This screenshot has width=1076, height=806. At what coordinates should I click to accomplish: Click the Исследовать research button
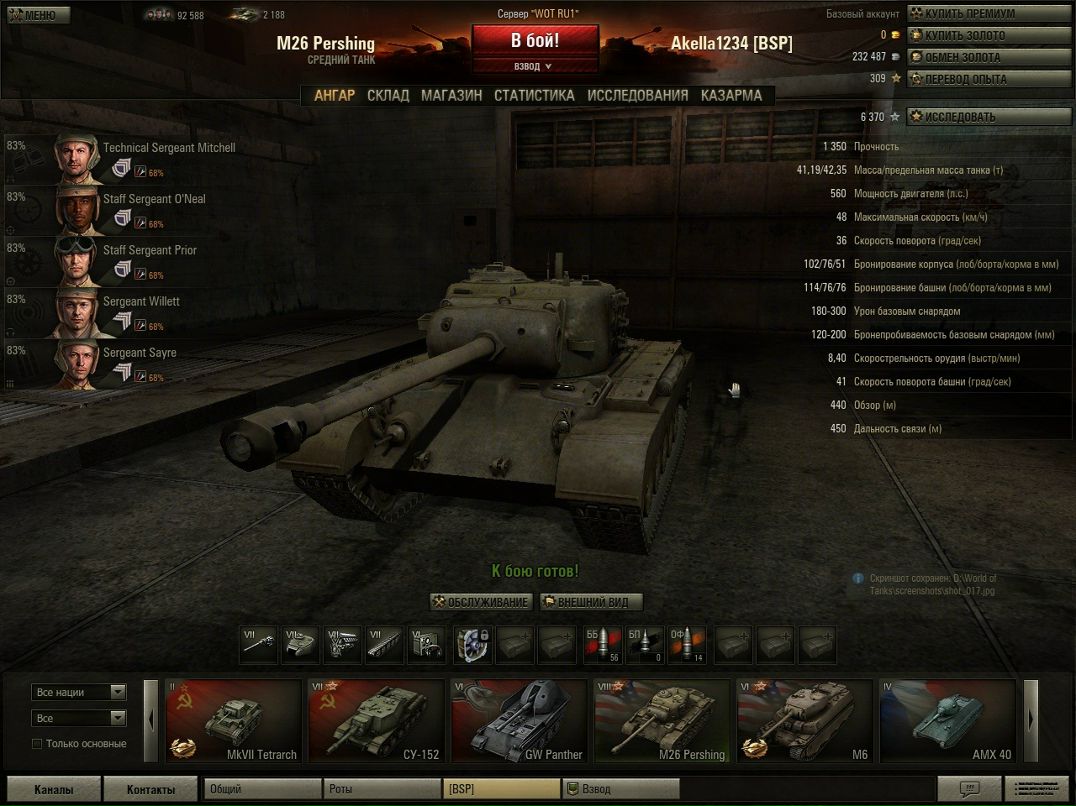tap(987, 117)
